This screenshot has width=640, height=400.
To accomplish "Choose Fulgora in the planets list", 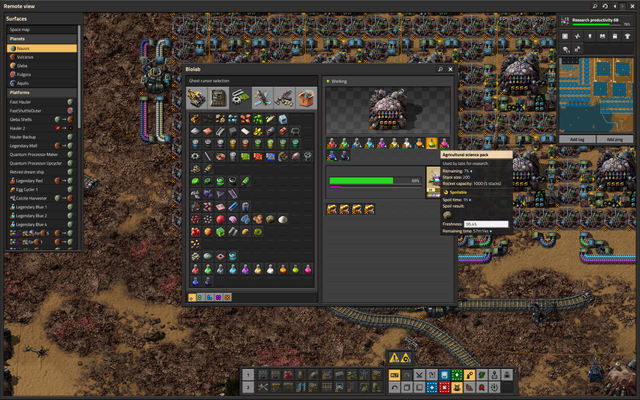I will coord(40,75).
